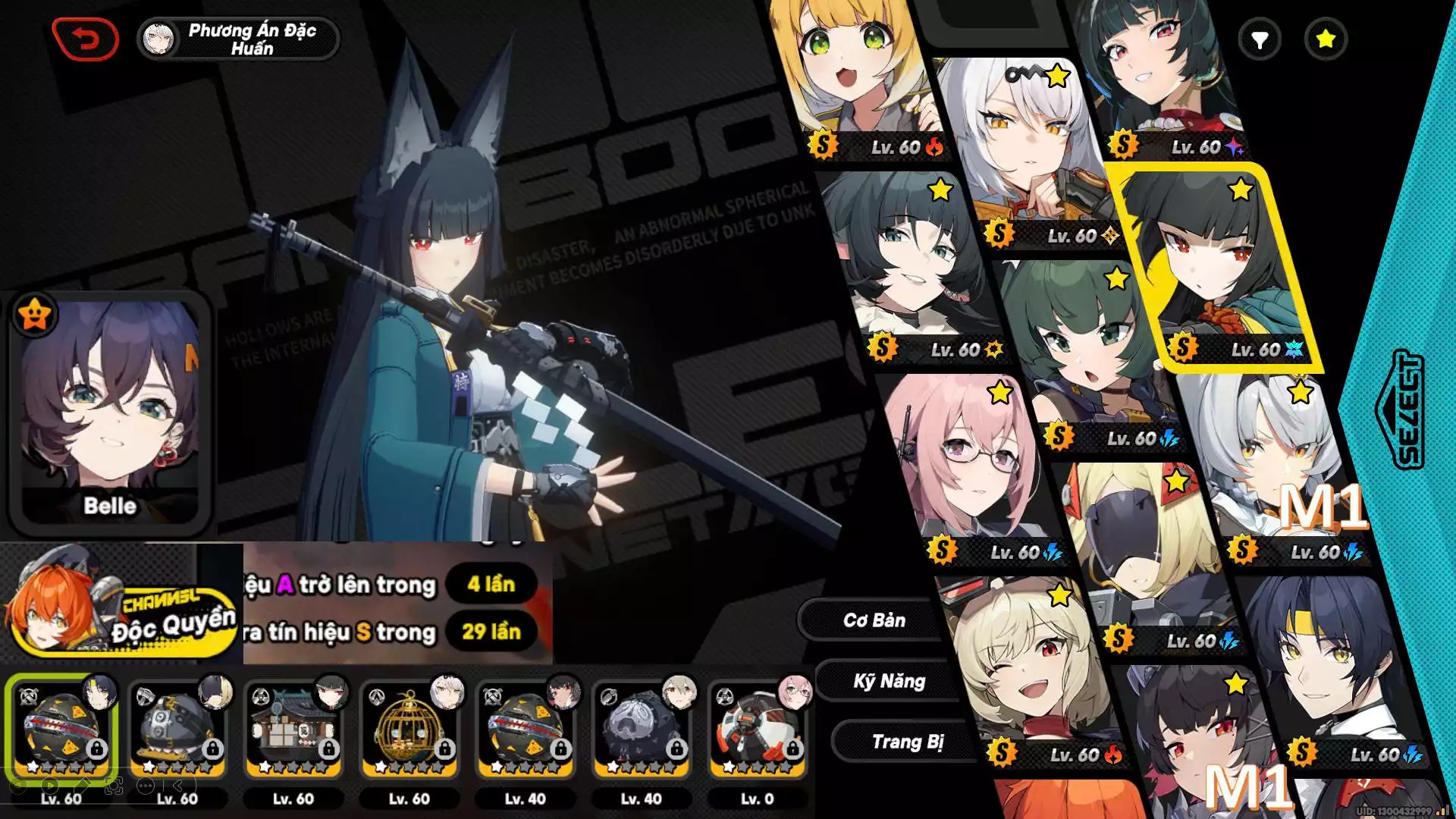Open the Phương Án Đặc Huấn panel
The height and width of the screenshot is (819, 1456).
[238, 39]
